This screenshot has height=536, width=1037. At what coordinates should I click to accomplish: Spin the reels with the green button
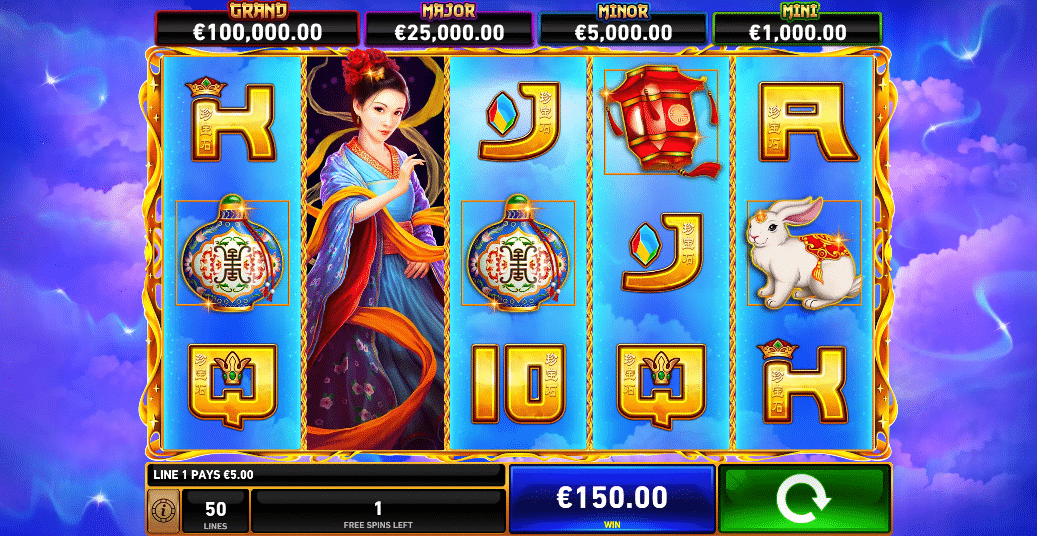[x=804, y=499]
